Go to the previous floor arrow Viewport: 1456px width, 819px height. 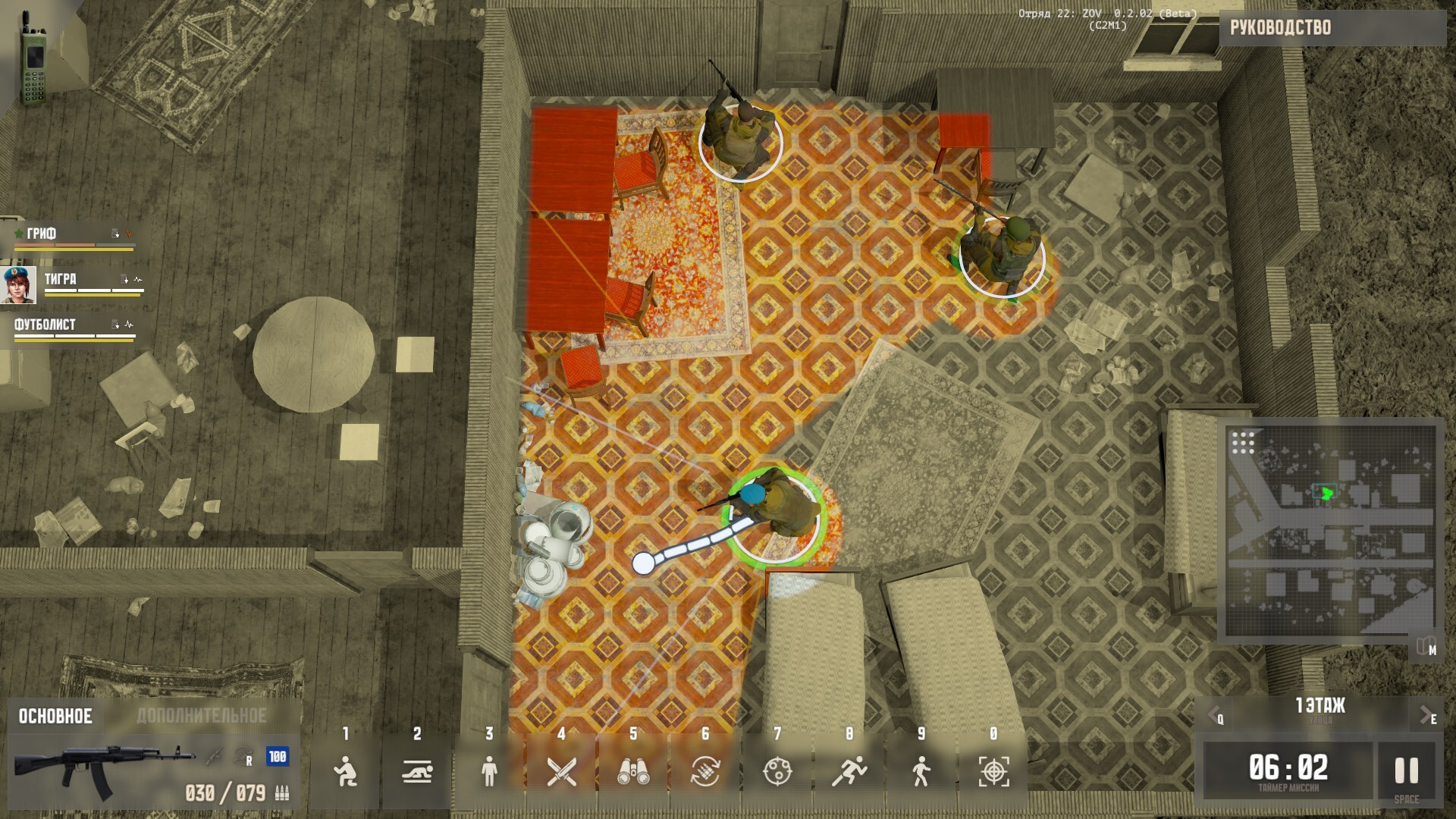(1214, 714)
